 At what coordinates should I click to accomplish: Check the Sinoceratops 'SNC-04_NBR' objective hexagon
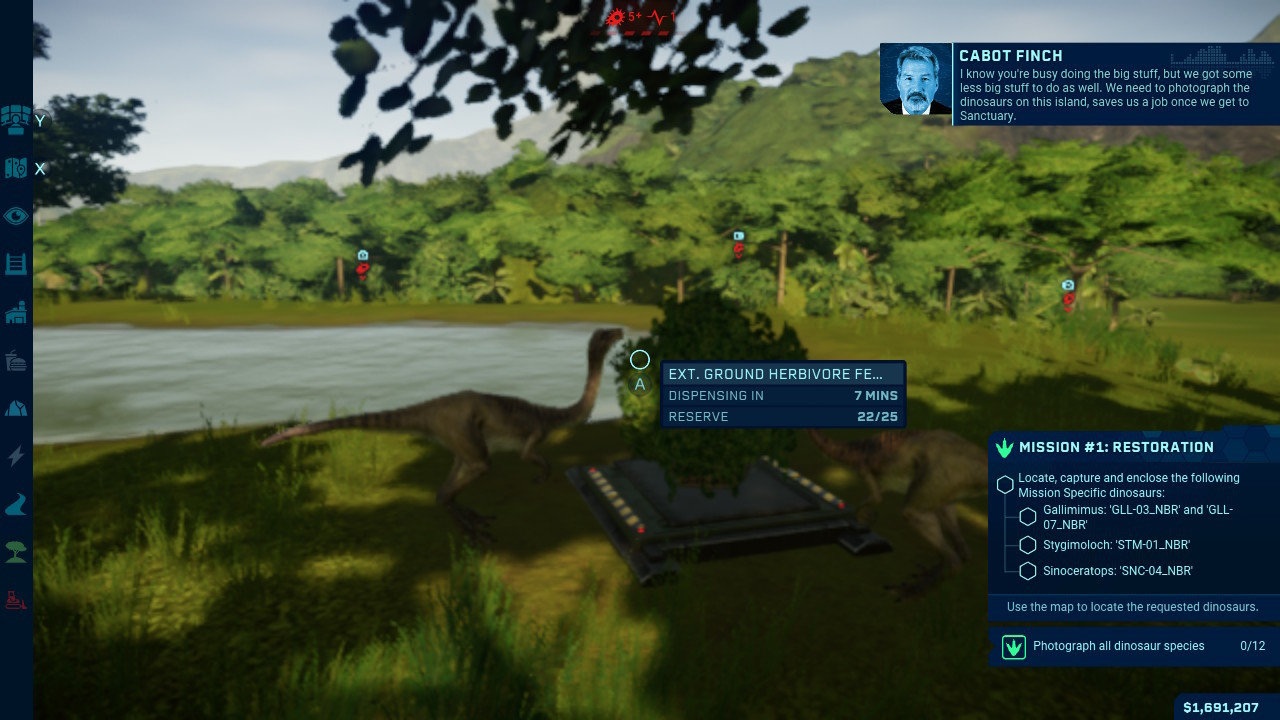(x=1027, y=570)
